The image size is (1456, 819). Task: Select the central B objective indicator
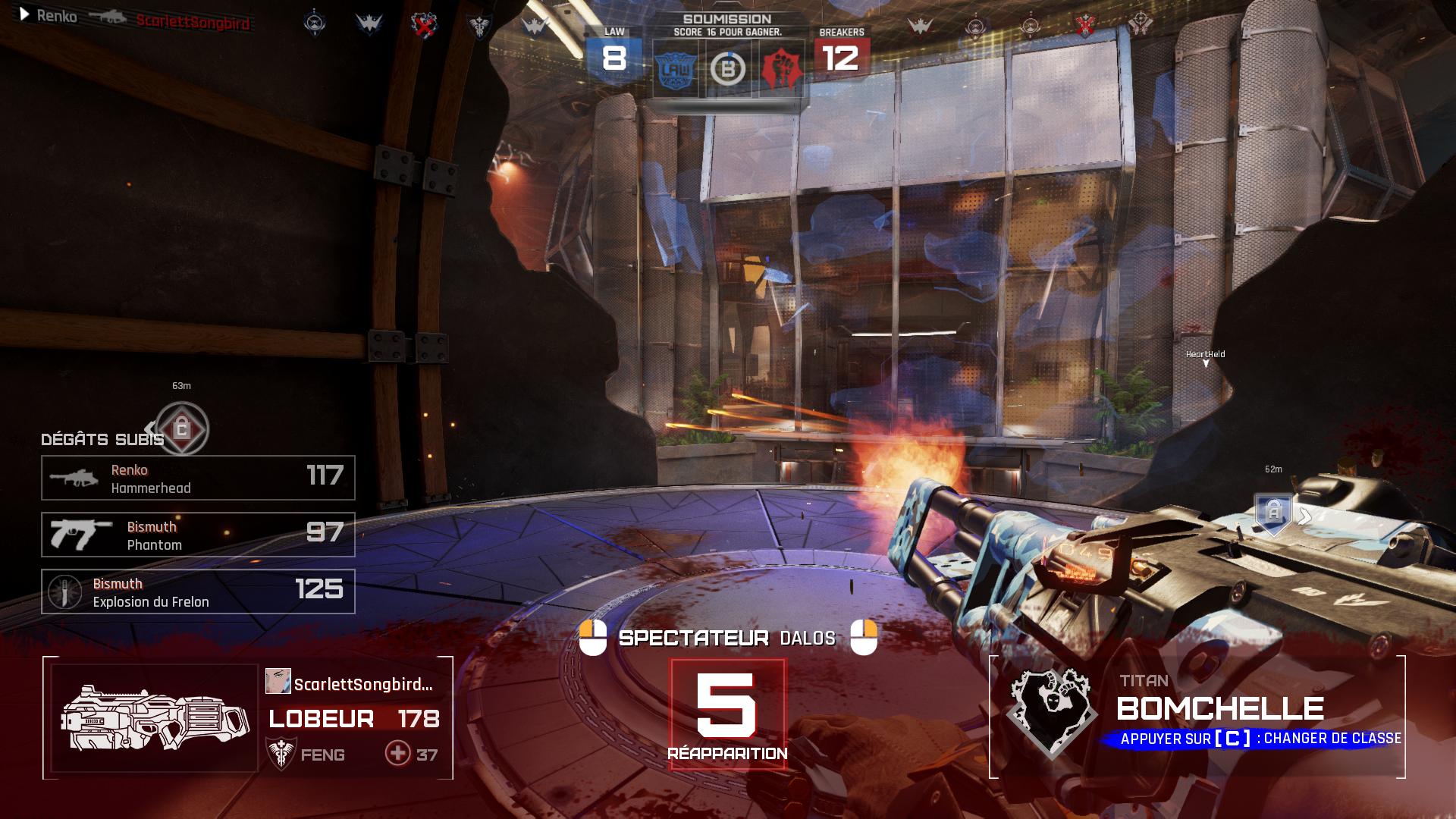tap(728, 70)
